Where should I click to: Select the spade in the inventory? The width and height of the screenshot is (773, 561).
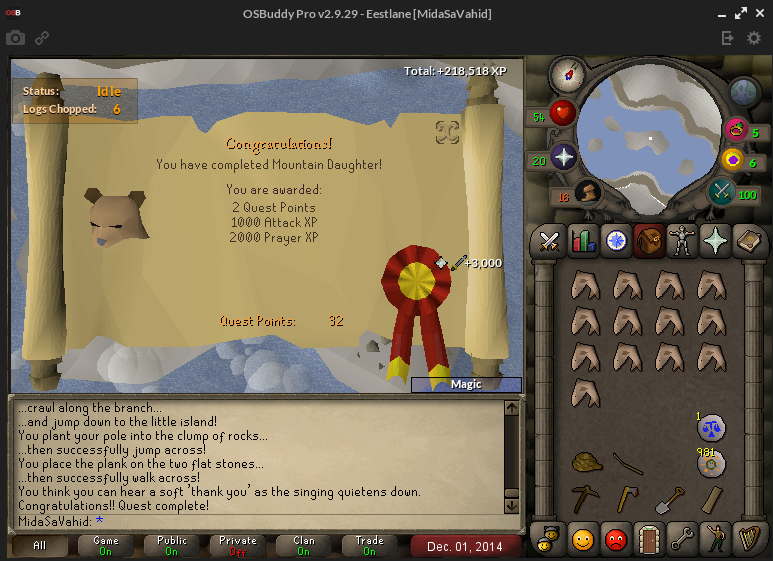671,497
